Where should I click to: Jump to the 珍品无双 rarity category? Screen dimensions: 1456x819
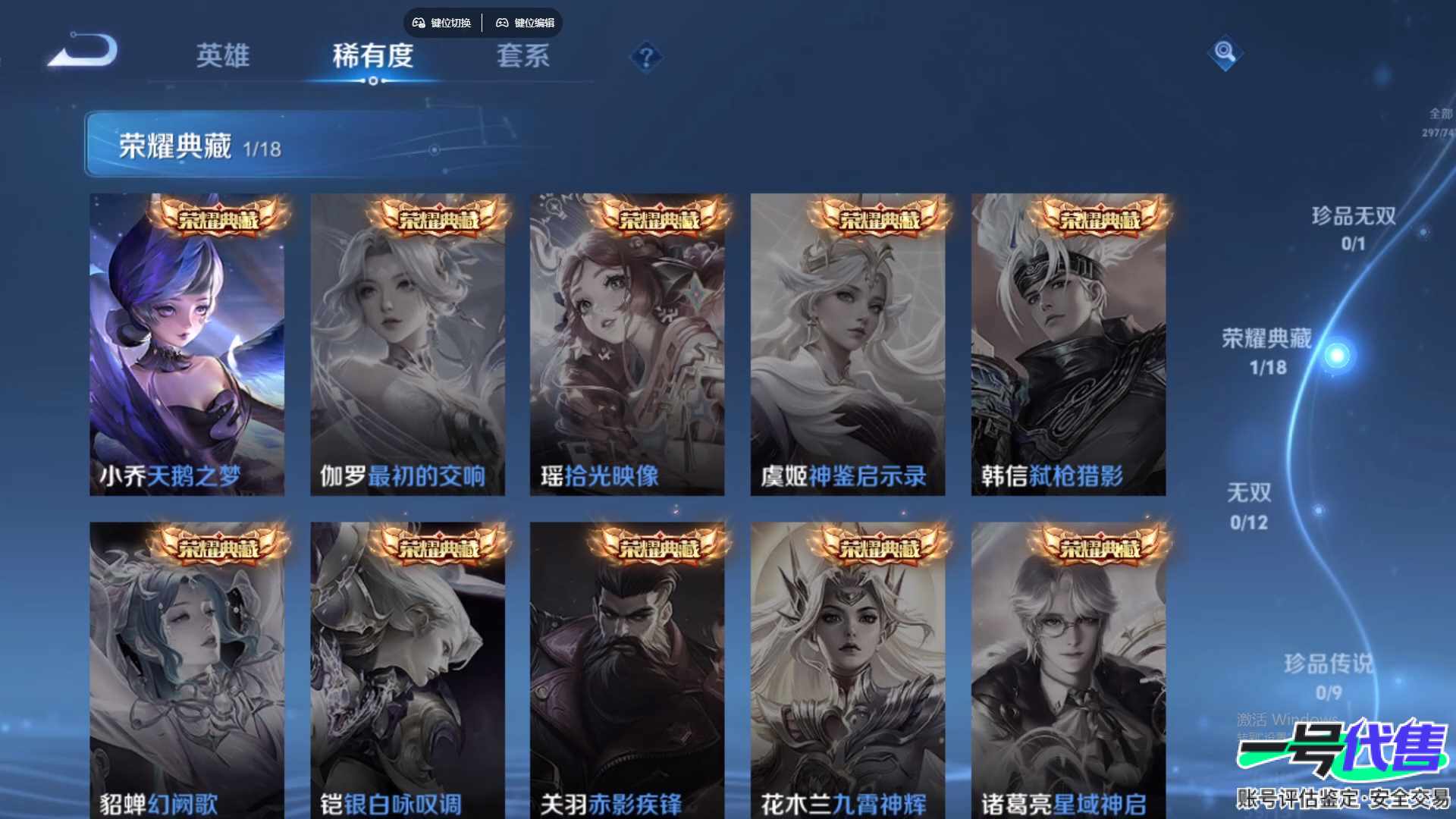[x=1354, y=227]
